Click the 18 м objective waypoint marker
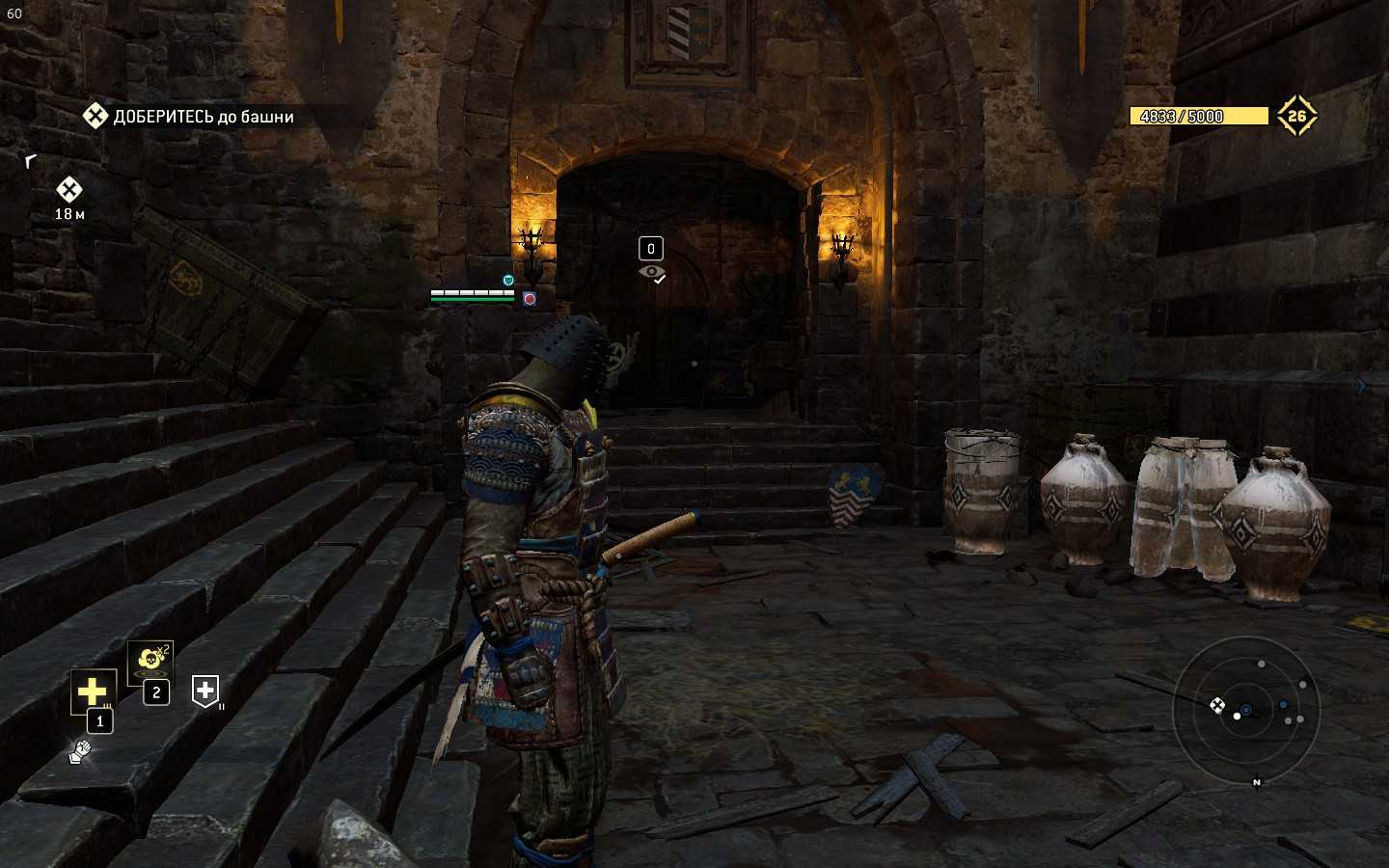Screen dimensions: 1389x868 click(68, 190)
